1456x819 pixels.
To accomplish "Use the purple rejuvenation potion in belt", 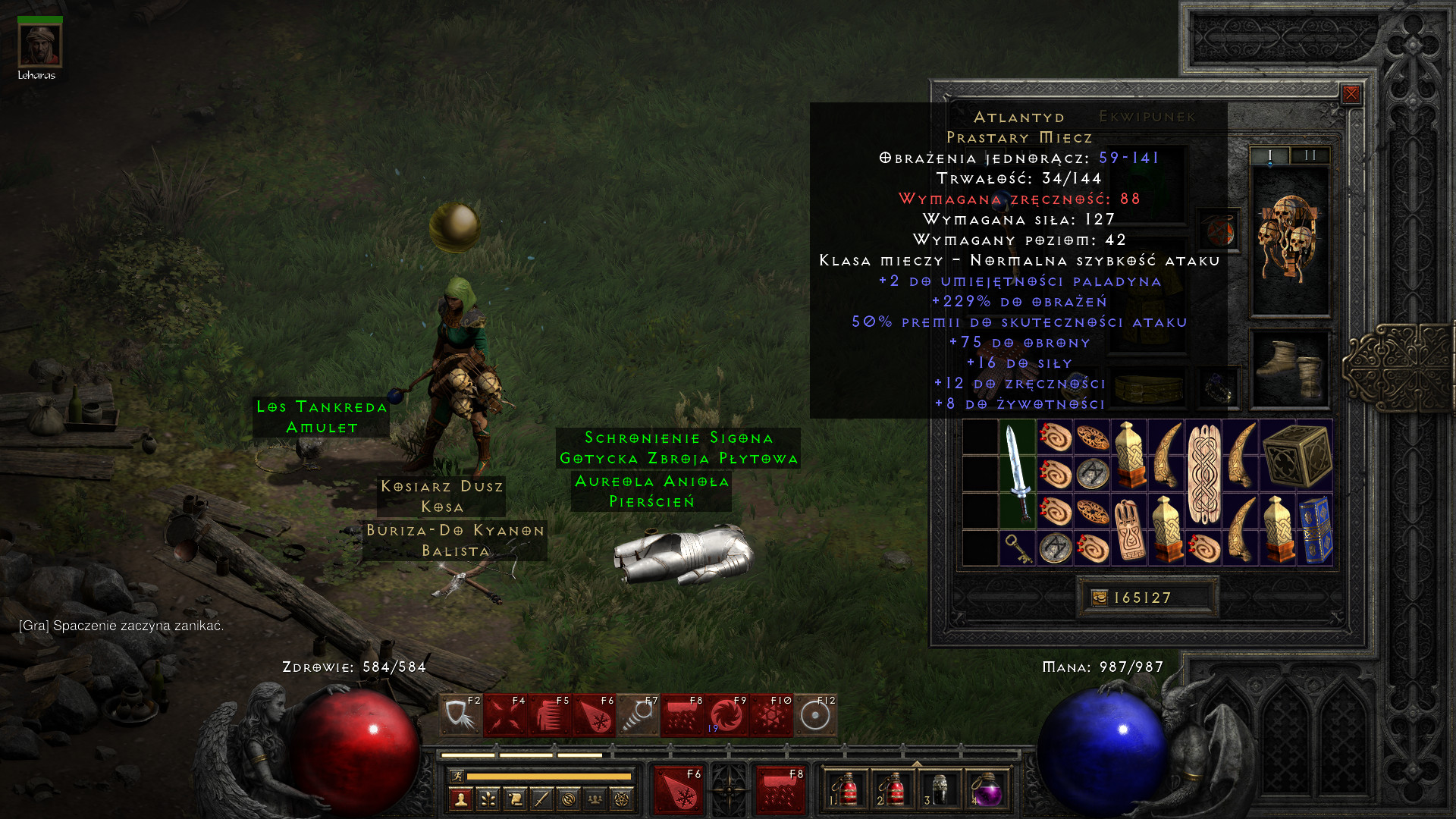I will [x=986, y=789].
